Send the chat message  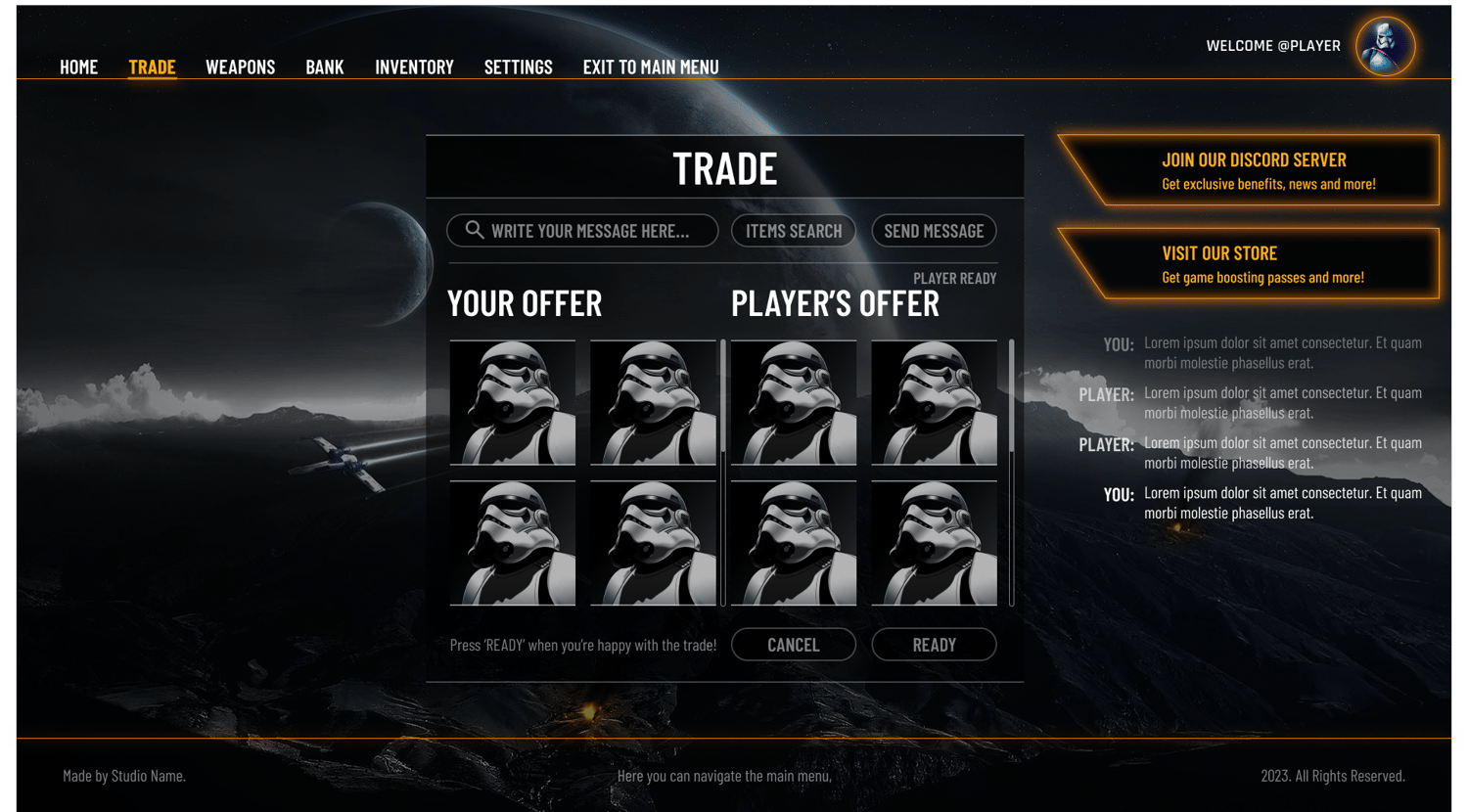934,231
